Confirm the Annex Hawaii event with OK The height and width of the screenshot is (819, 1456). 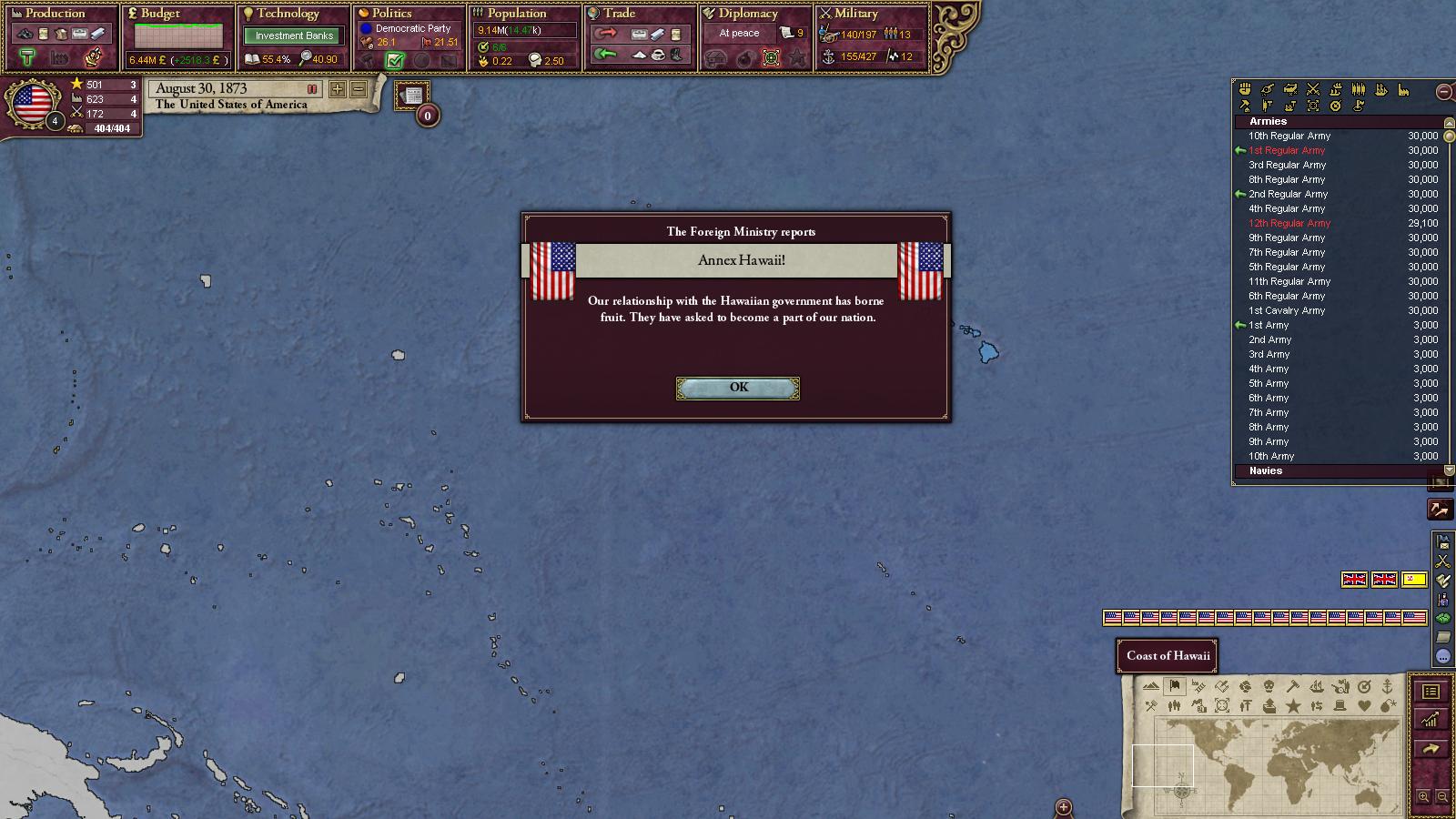pyautogui.click(x=738, y=388)
